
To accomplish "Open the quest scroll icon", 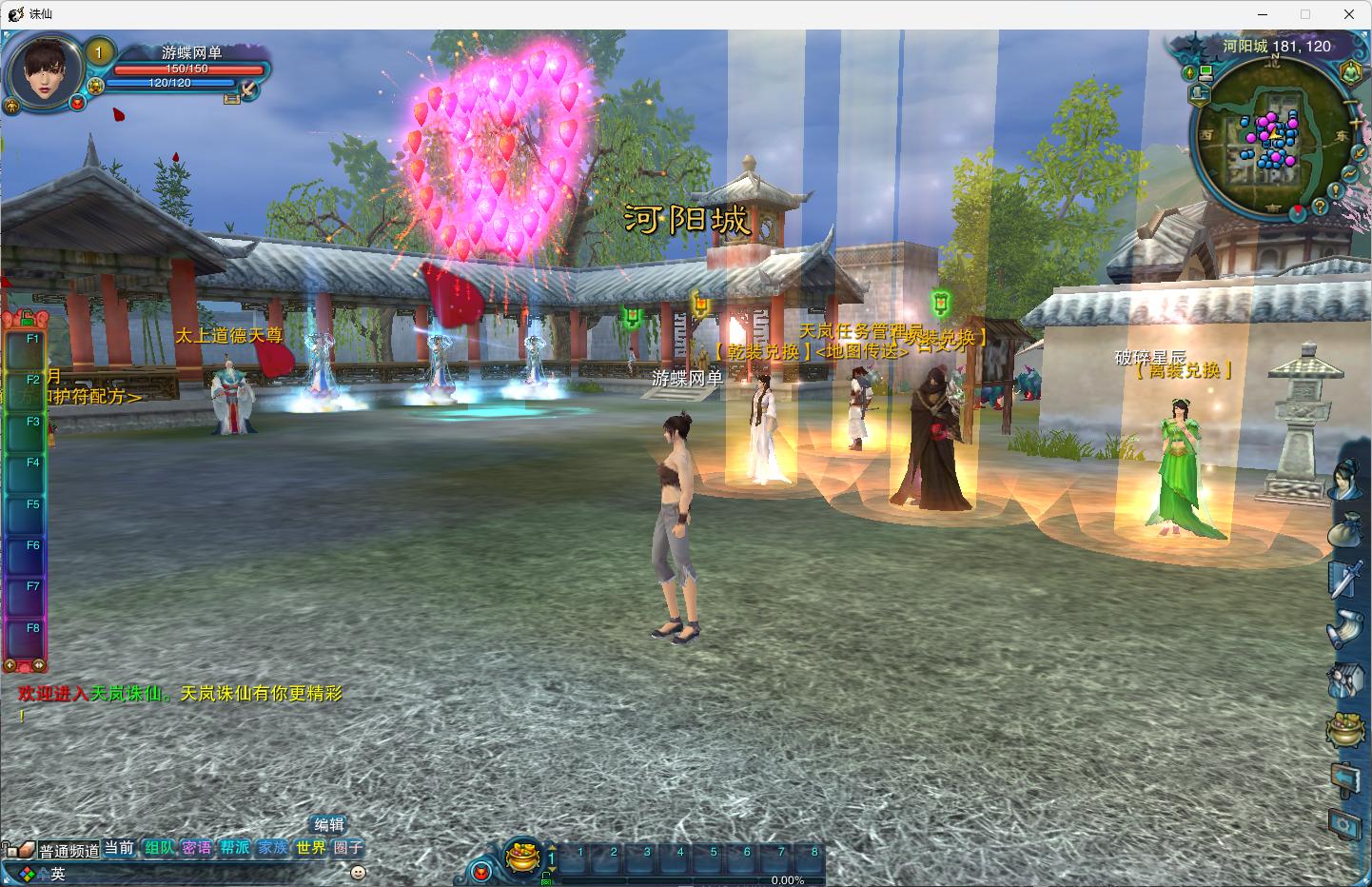I will [1344, 628].
